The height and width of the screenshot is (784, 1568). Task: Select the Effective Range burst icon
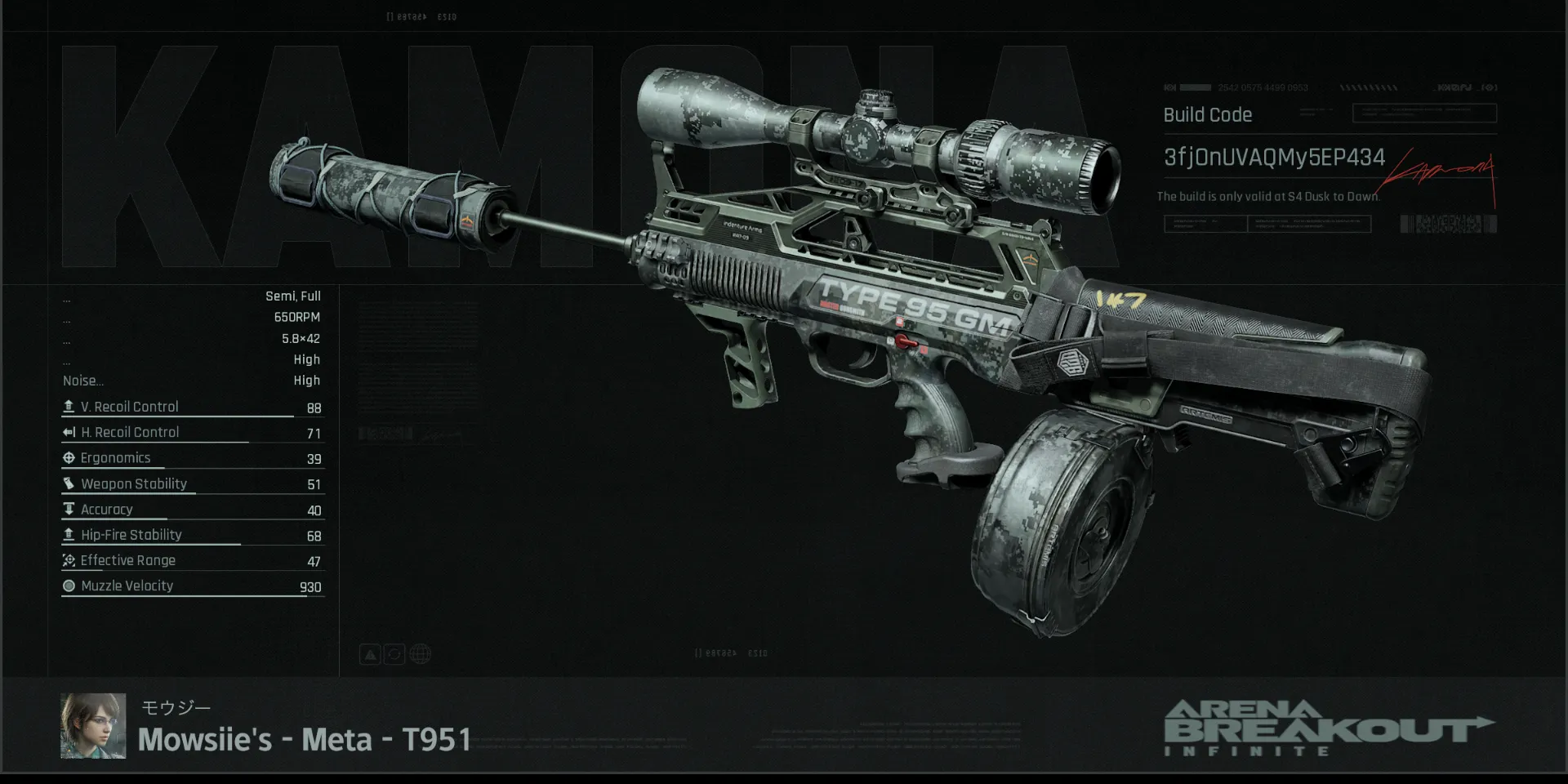[x=69, y=560]
